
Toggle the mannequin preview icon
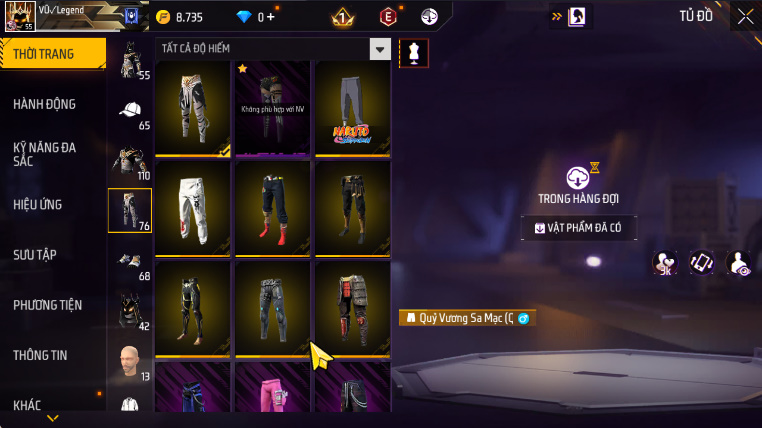pyautogui.click(x=408, y=54)
